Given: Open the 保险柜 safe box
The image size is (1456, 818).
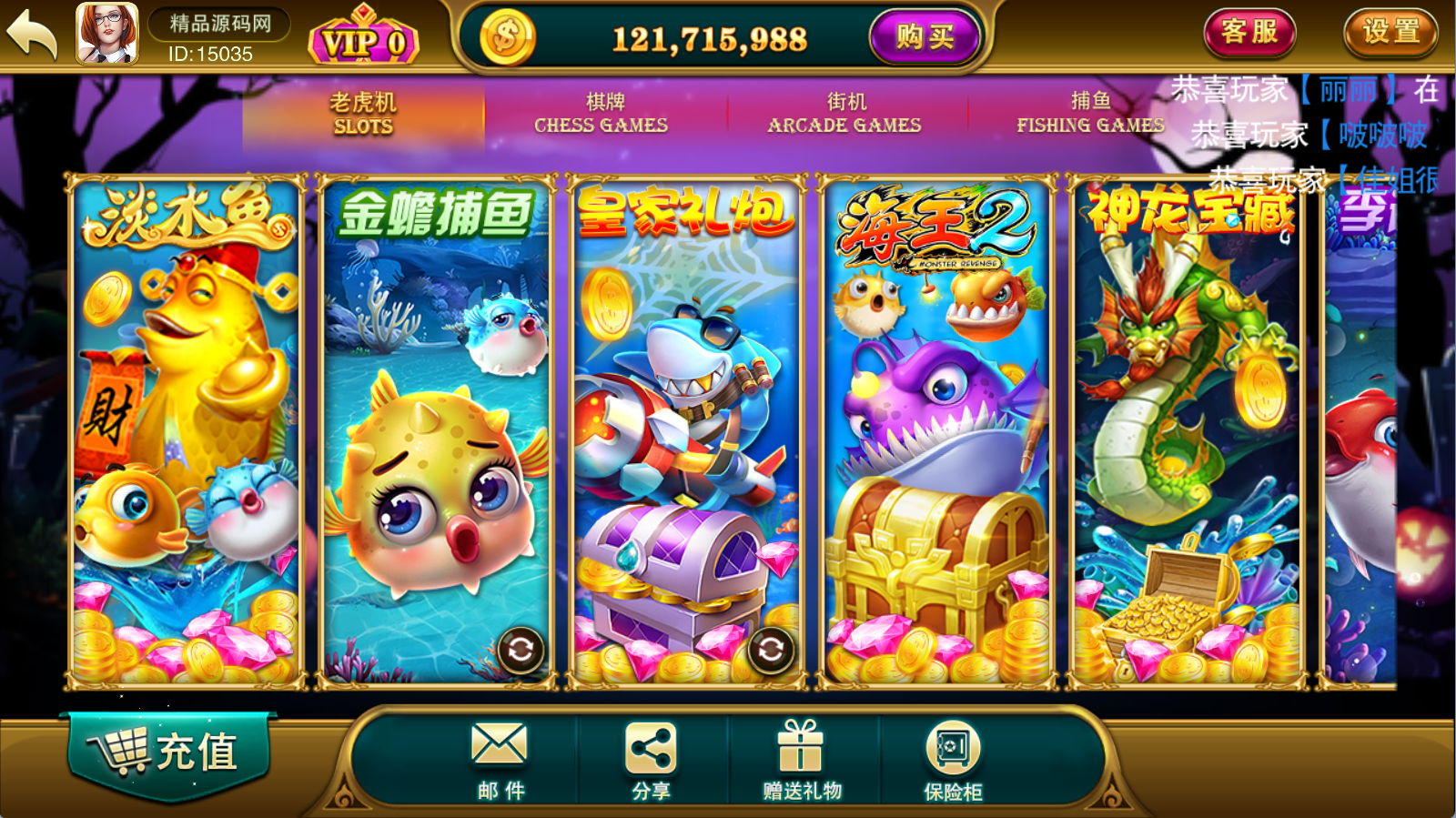Looking at the screenshot, I should (953, 758).
